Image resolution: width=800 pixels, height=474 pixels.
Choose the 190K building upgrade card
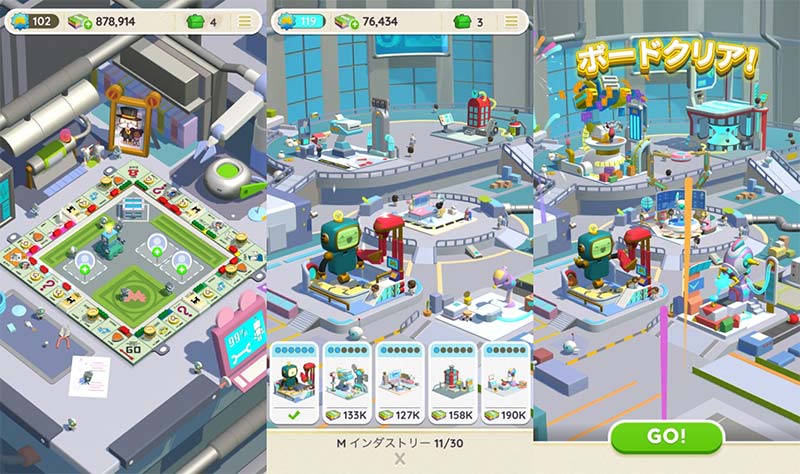[505, 383]
